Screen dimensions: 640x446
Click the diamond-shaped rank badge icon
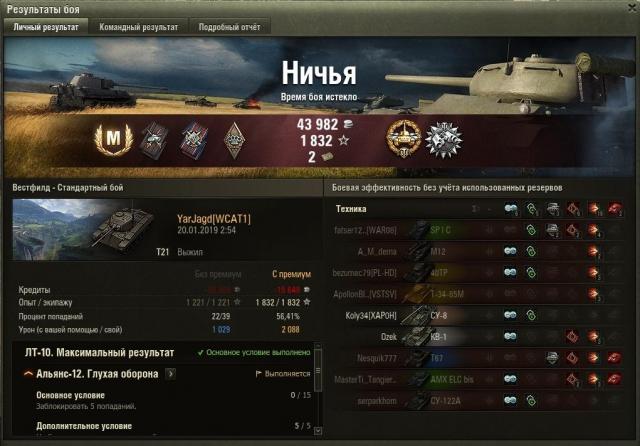pos(232,138)
